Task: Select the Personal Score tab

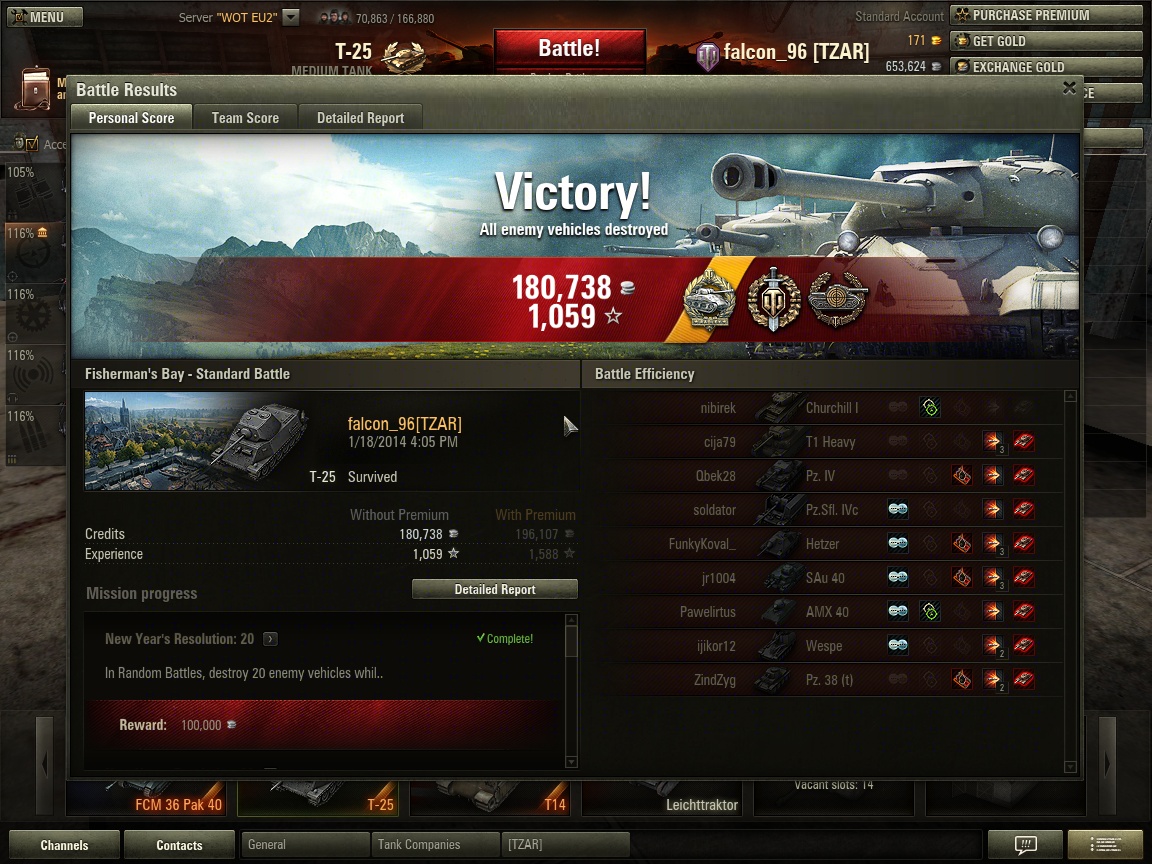Action: click(131, 118)
